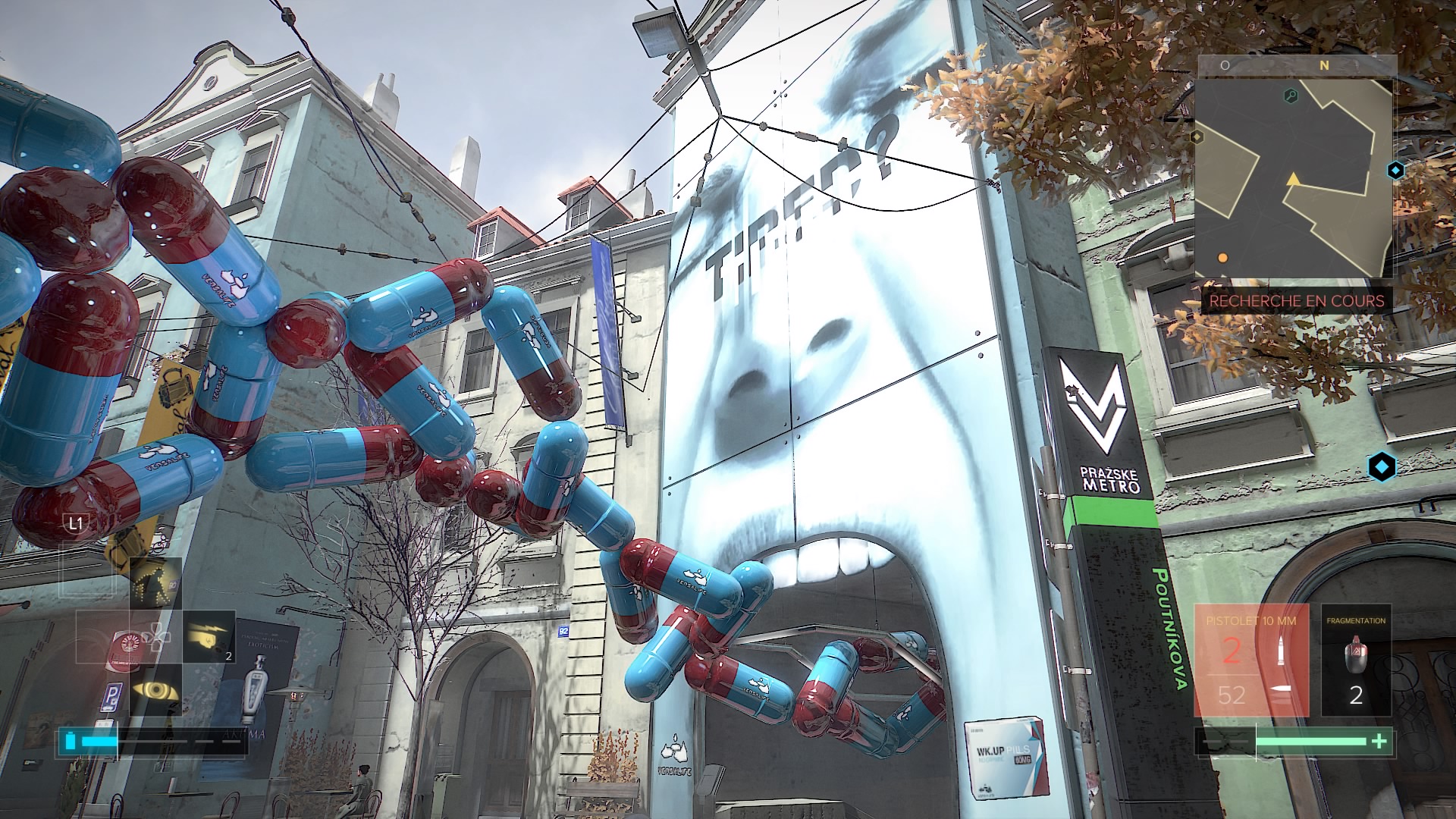Screen dimensions: 1456x819
Task: Select the magnifying glass marker on minimap
Action: click(x=1290, y=96)
